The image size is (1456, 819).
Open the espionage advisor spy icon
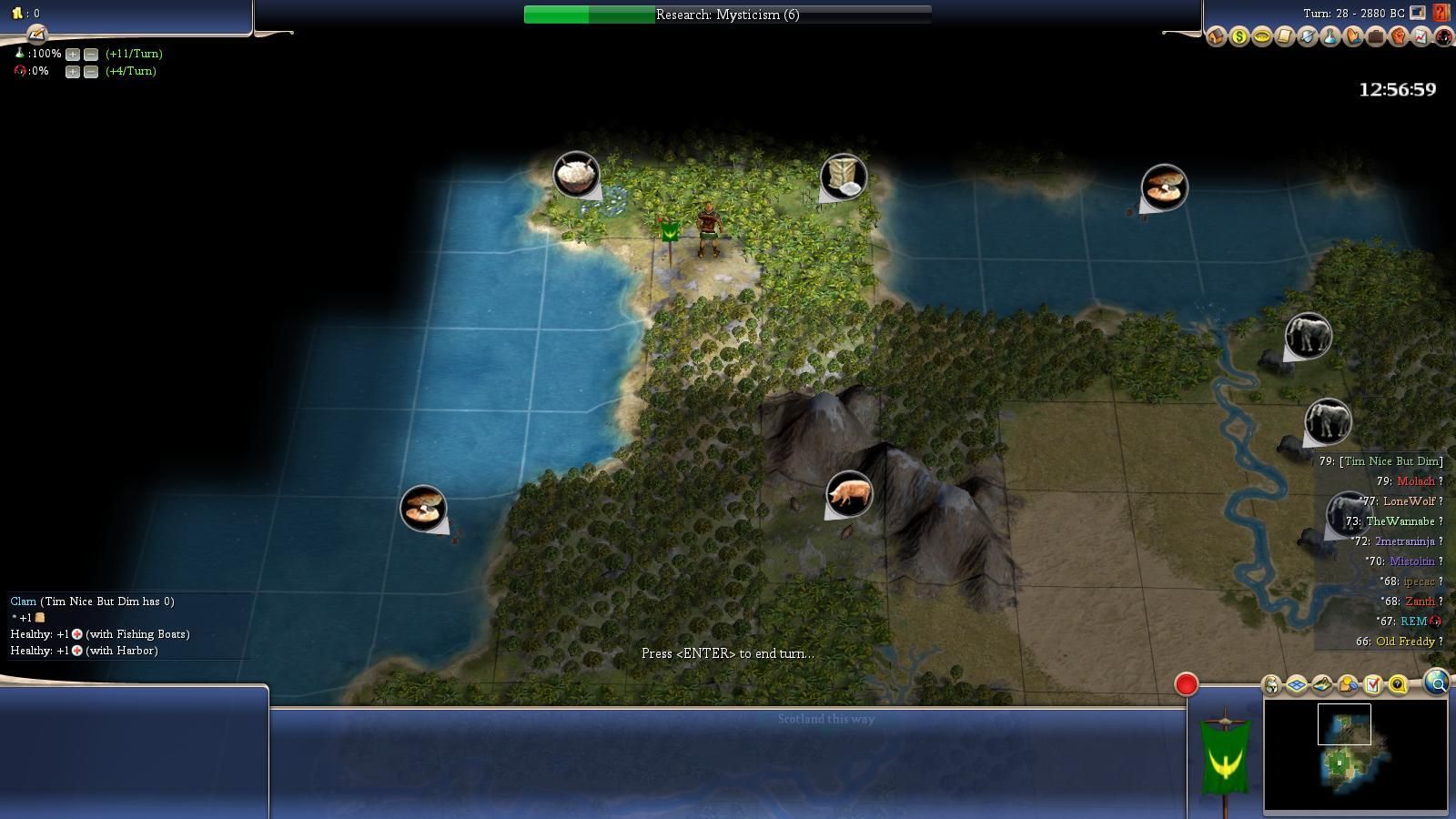[x=1443, y=37]
